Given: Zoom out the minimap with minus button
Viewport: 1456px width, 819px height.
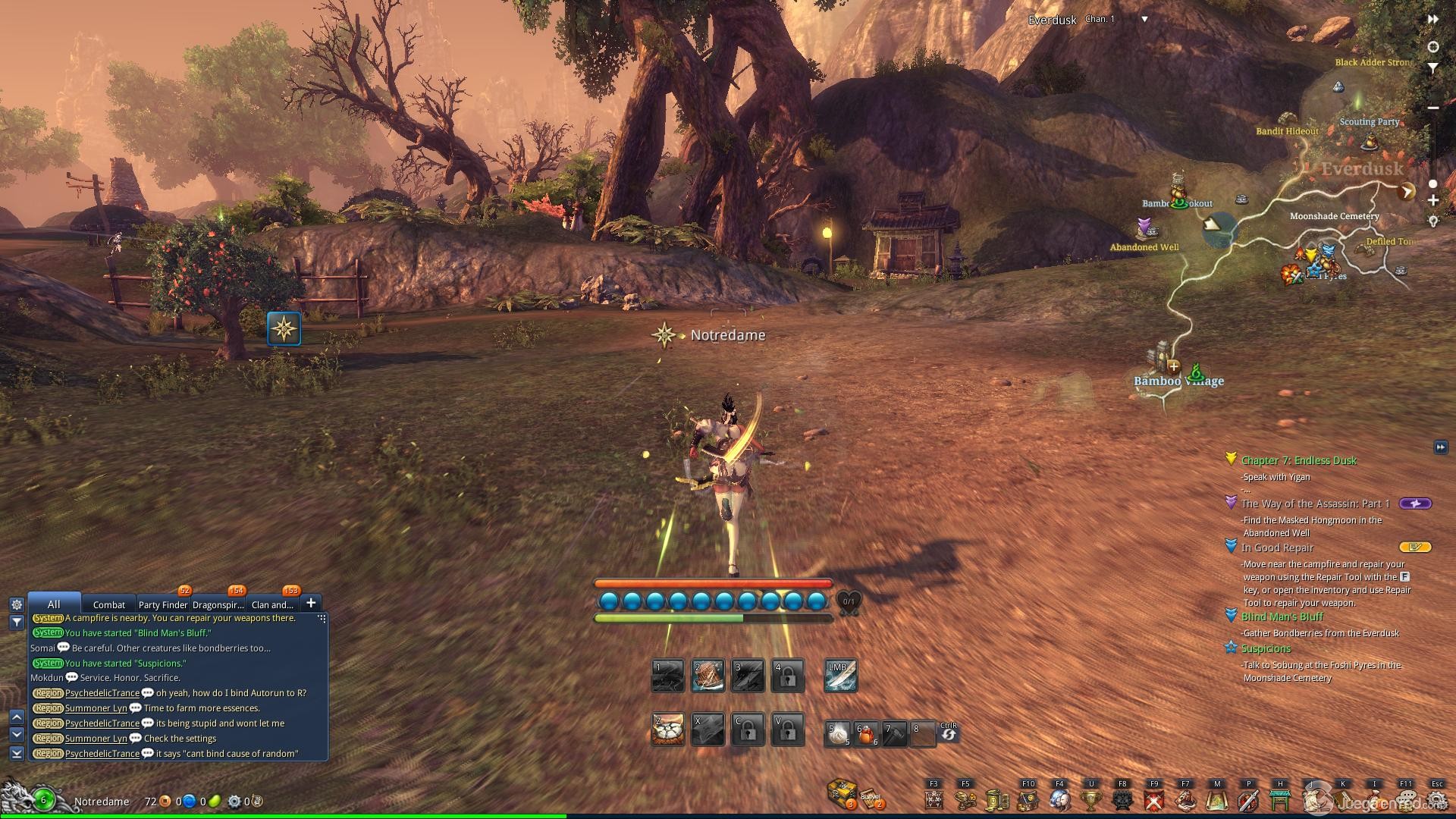Looking at the screenshot, I should (1433, 108).
